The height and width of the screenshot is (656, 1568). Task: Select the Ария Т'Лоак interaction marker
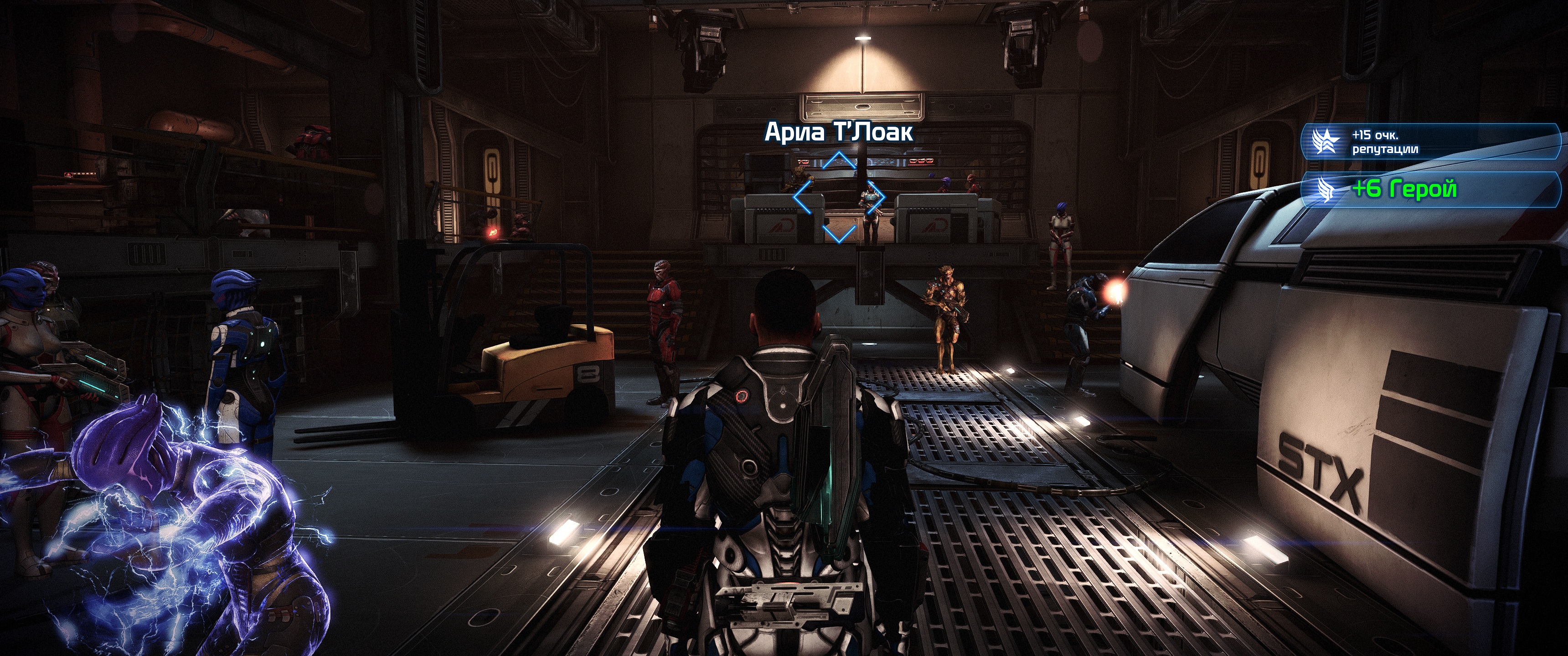click(x=838, y=197)
